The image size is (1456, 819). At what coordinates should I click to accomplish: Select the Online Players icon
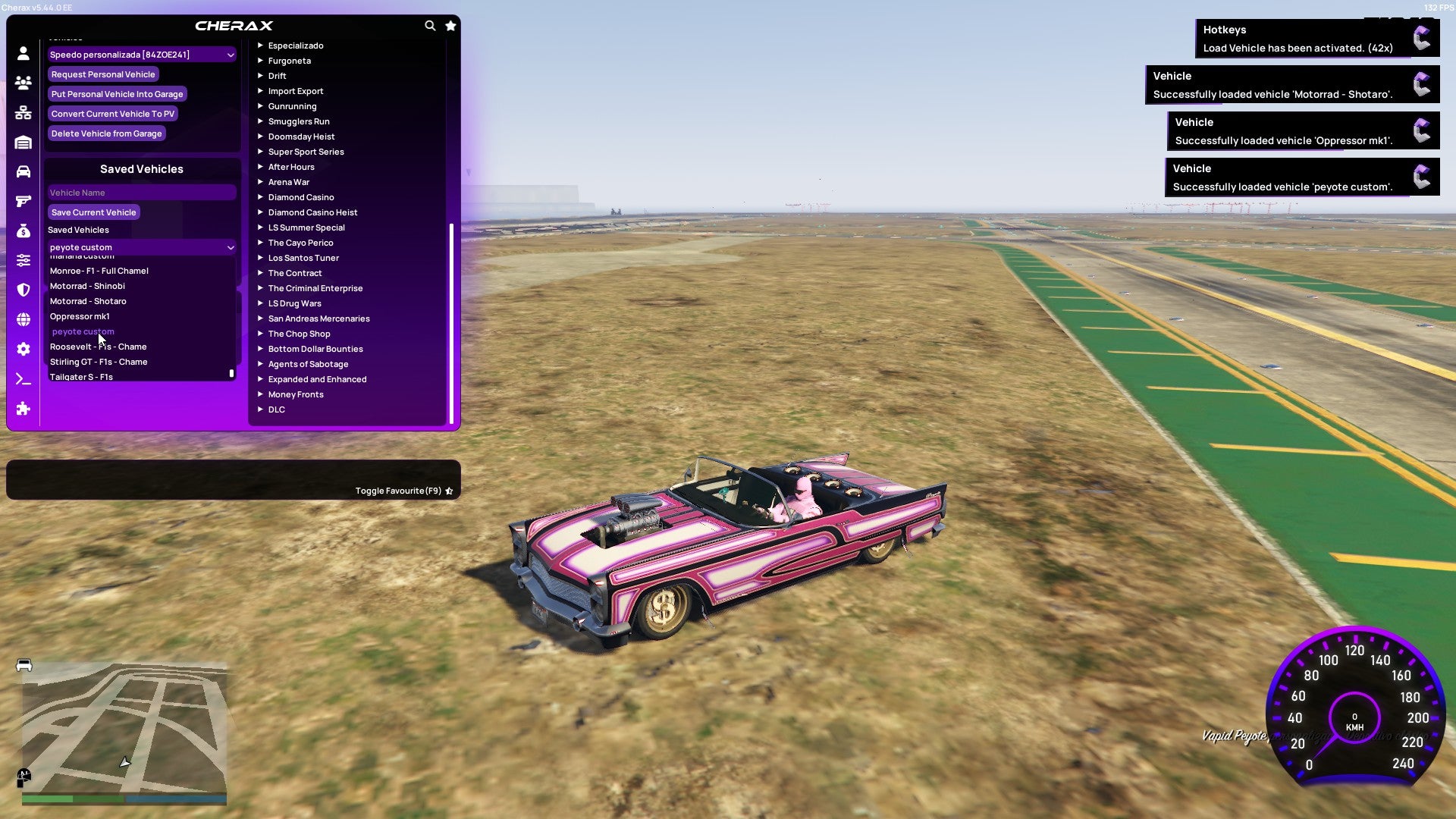[23, 83]
